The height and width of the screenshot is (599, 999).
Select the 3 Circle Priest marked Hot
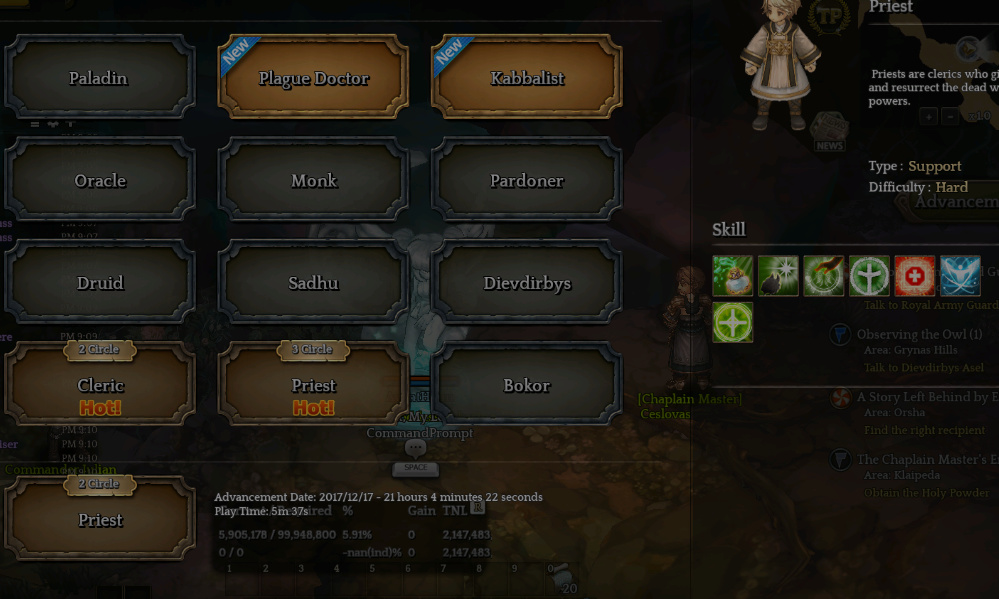coord(313,386)
